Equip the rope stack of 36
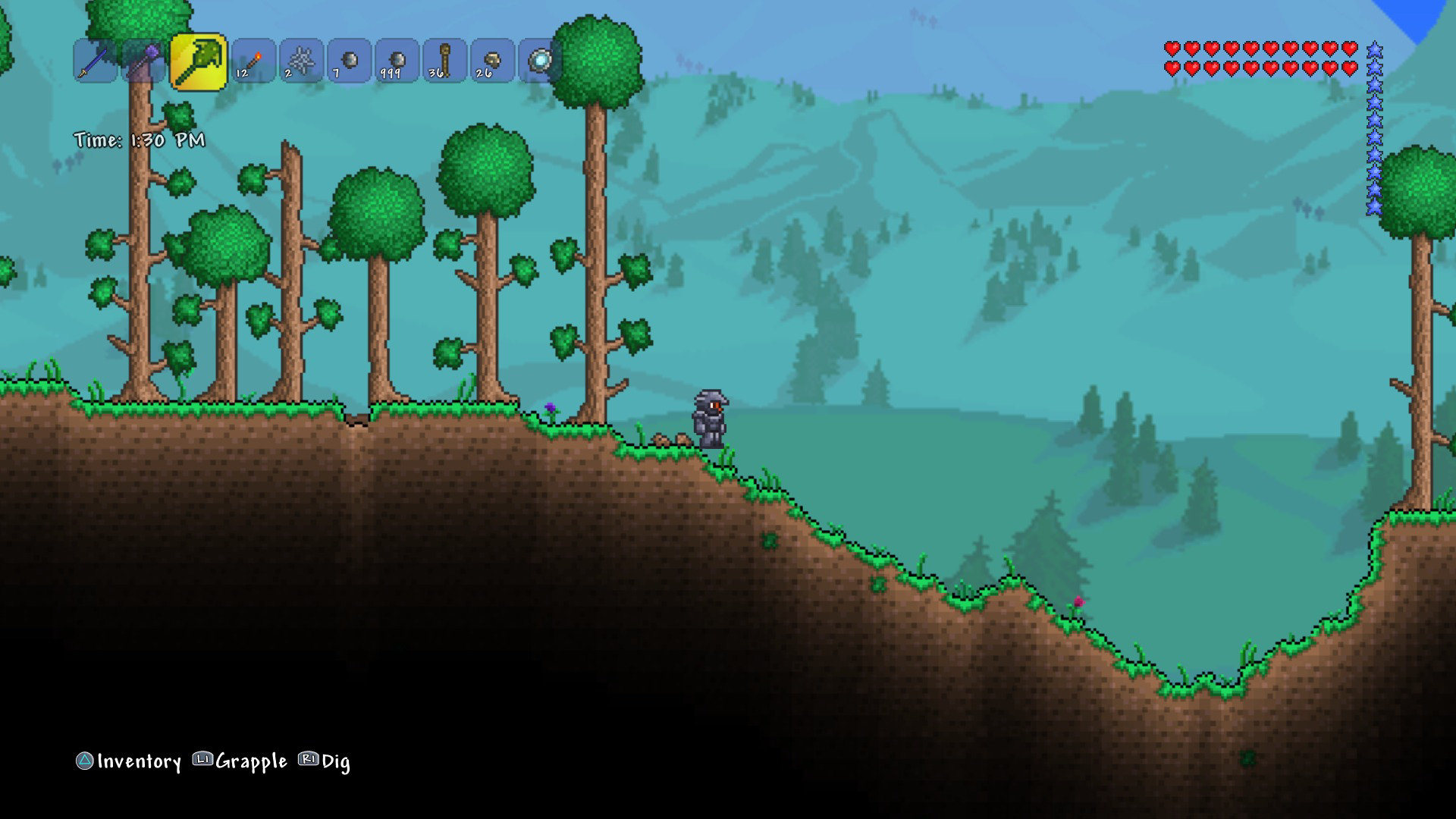Screen dimensions: 1456x819 444,61
